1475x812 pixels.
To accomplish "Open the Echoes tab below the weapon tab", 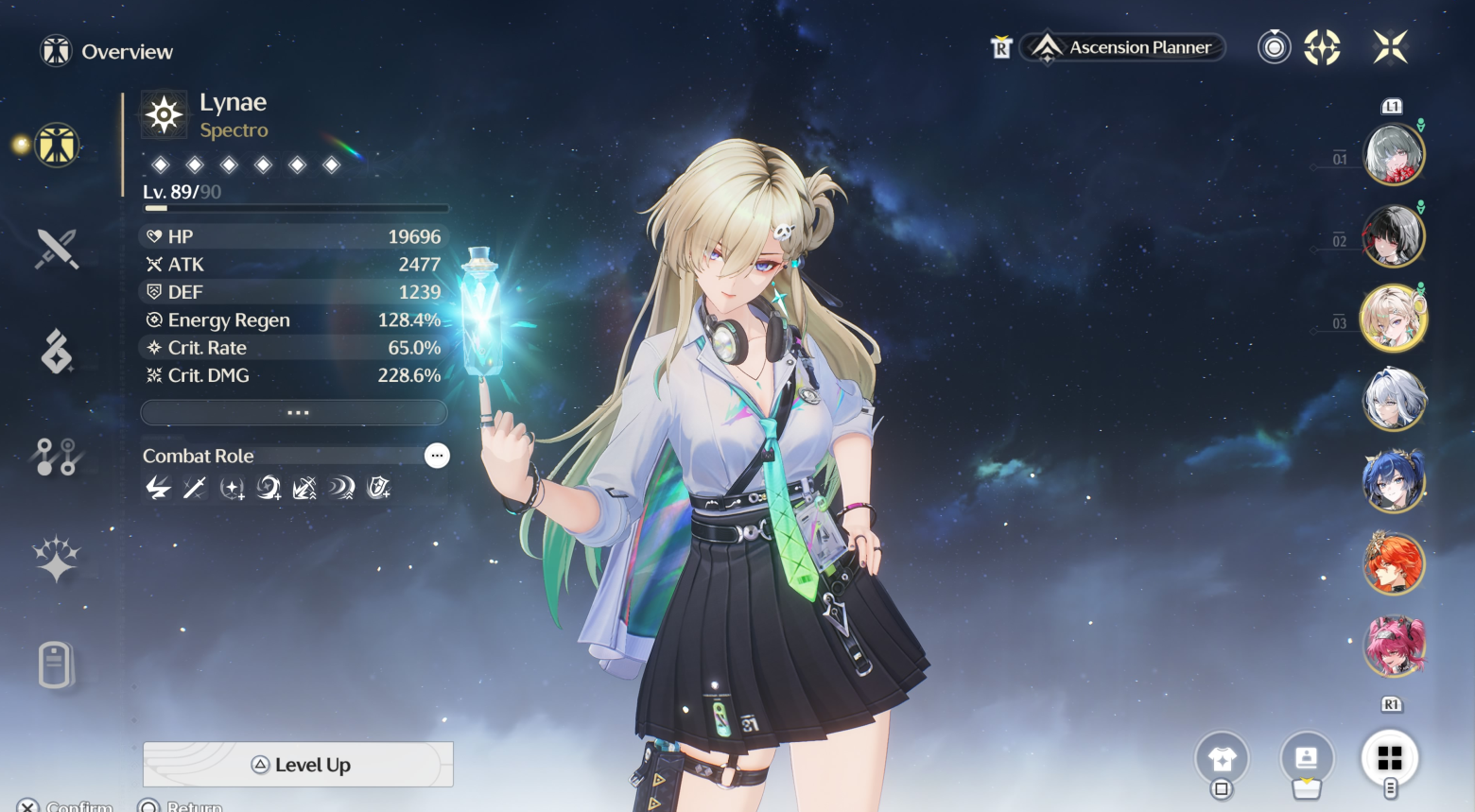I will (57, 352).
